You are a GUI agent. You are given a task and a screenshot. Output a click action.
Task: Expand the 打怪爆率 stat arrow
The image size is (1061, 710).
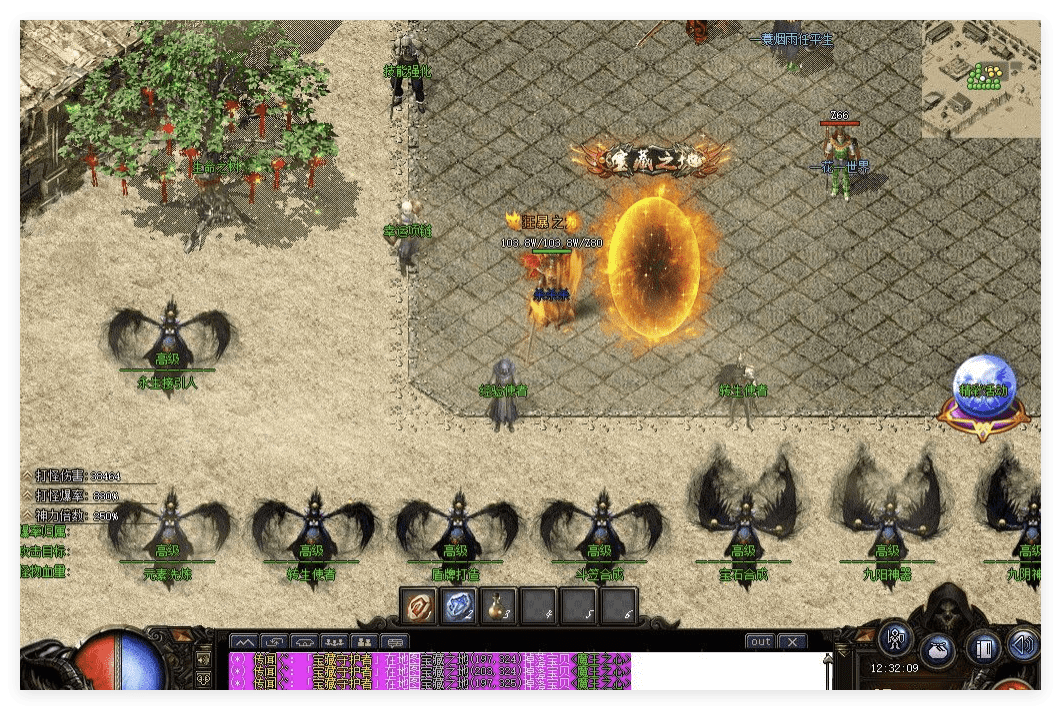(27, 495)
